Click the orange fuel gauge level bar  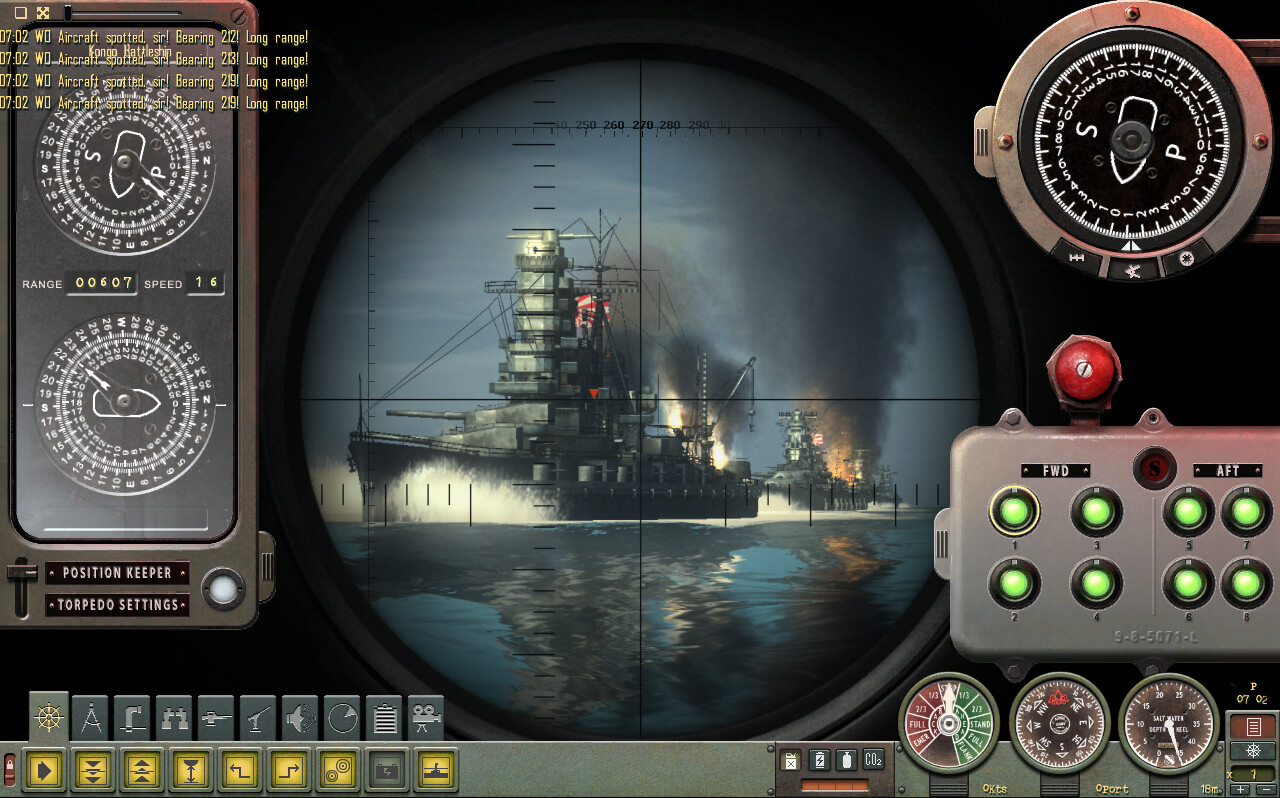835,785
